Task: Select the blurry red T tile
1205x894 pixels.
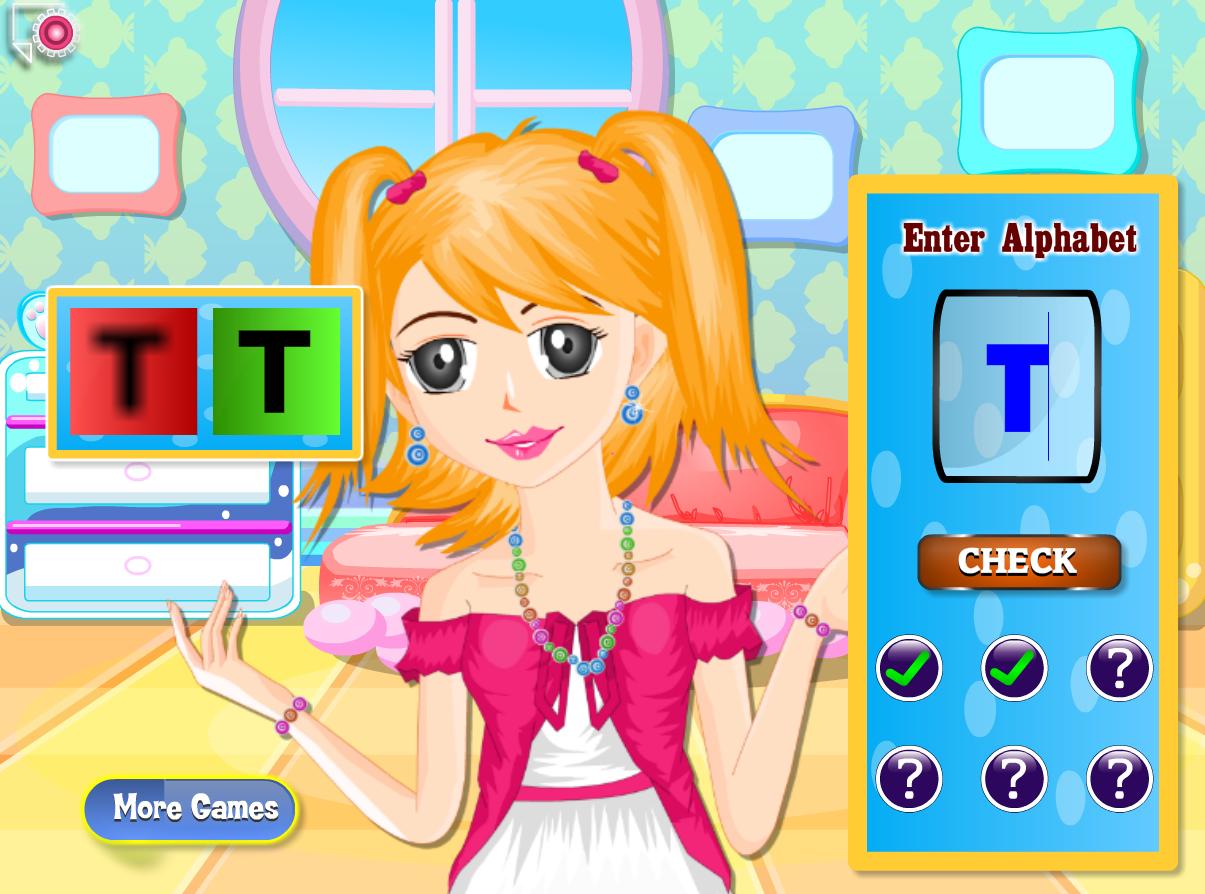Action: pyautogui.click(x=133, y=371)
